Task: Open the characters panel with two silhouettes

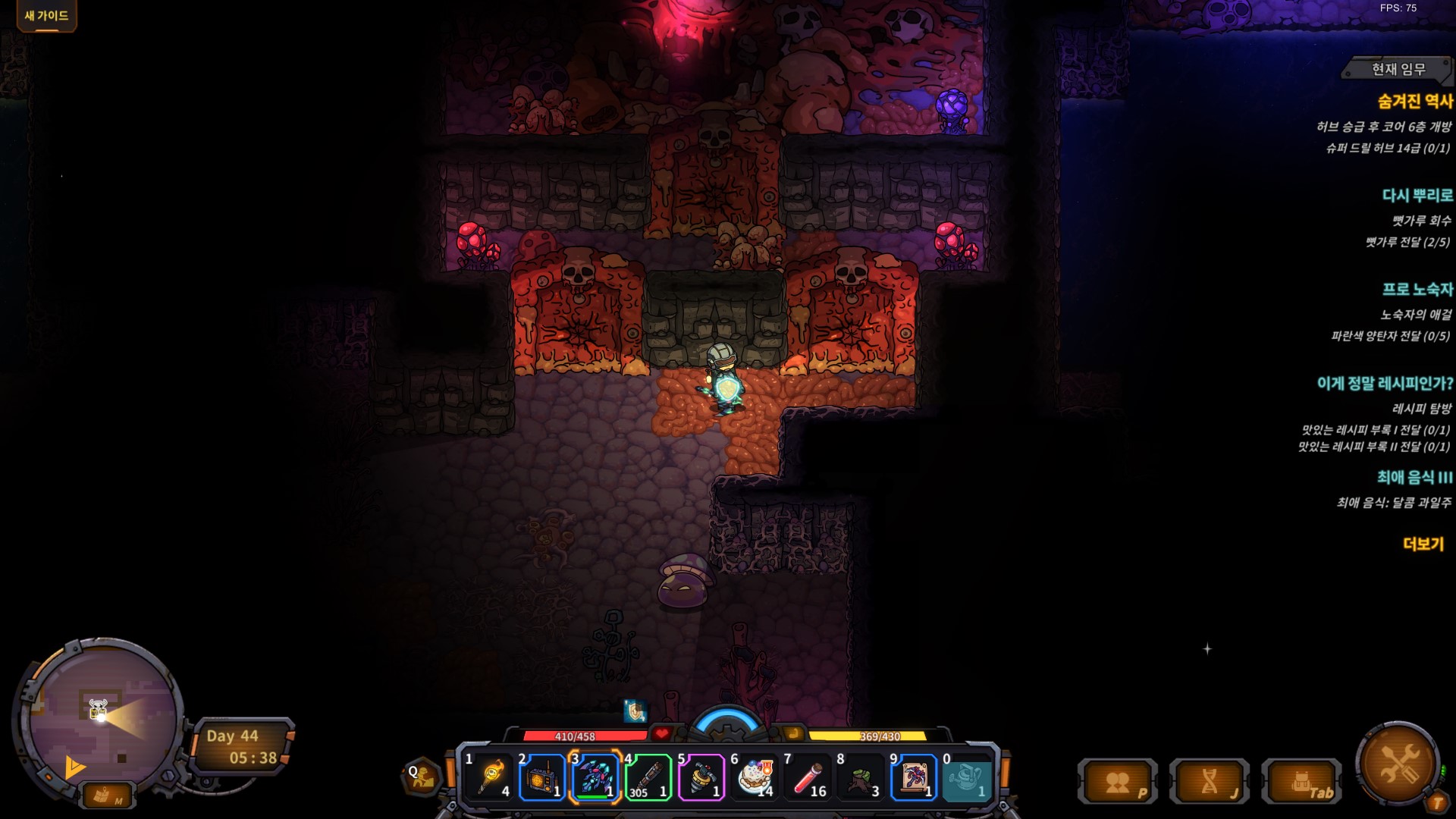Action: pyautogui.click(x=1118, y=782)
